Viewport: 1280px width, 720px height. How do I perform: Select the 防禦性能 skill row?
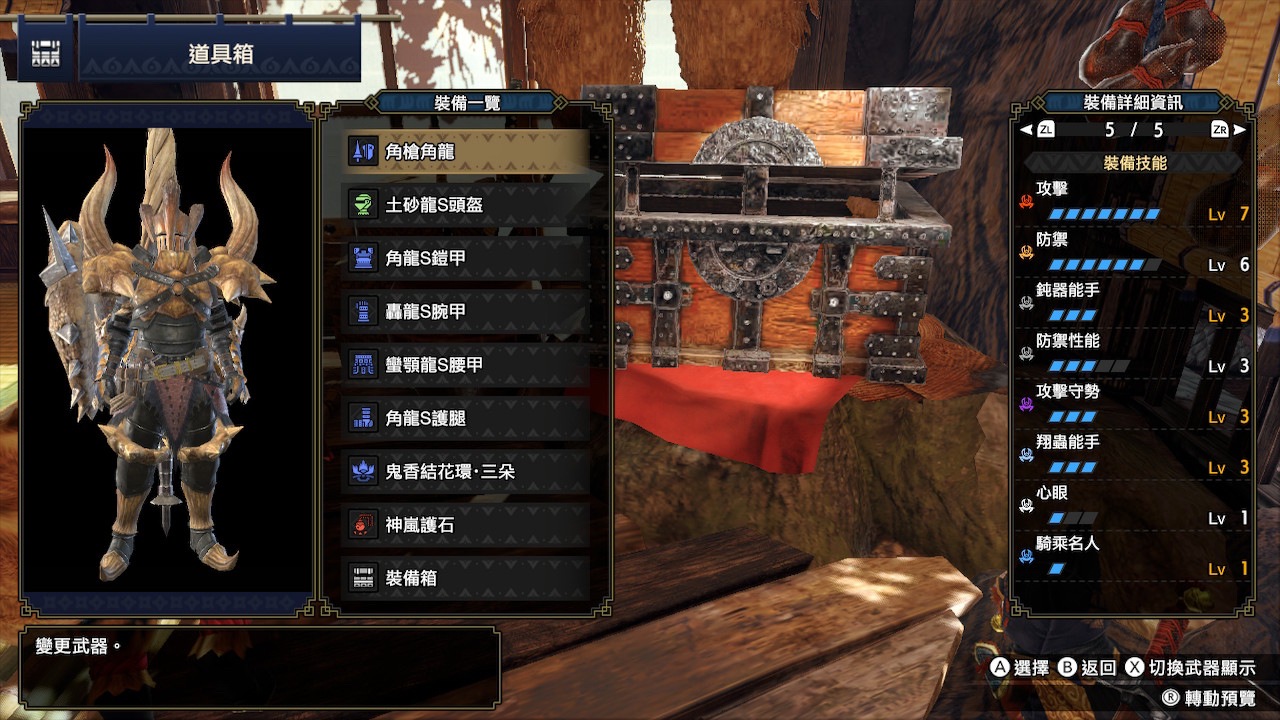tap(1134, 354)
